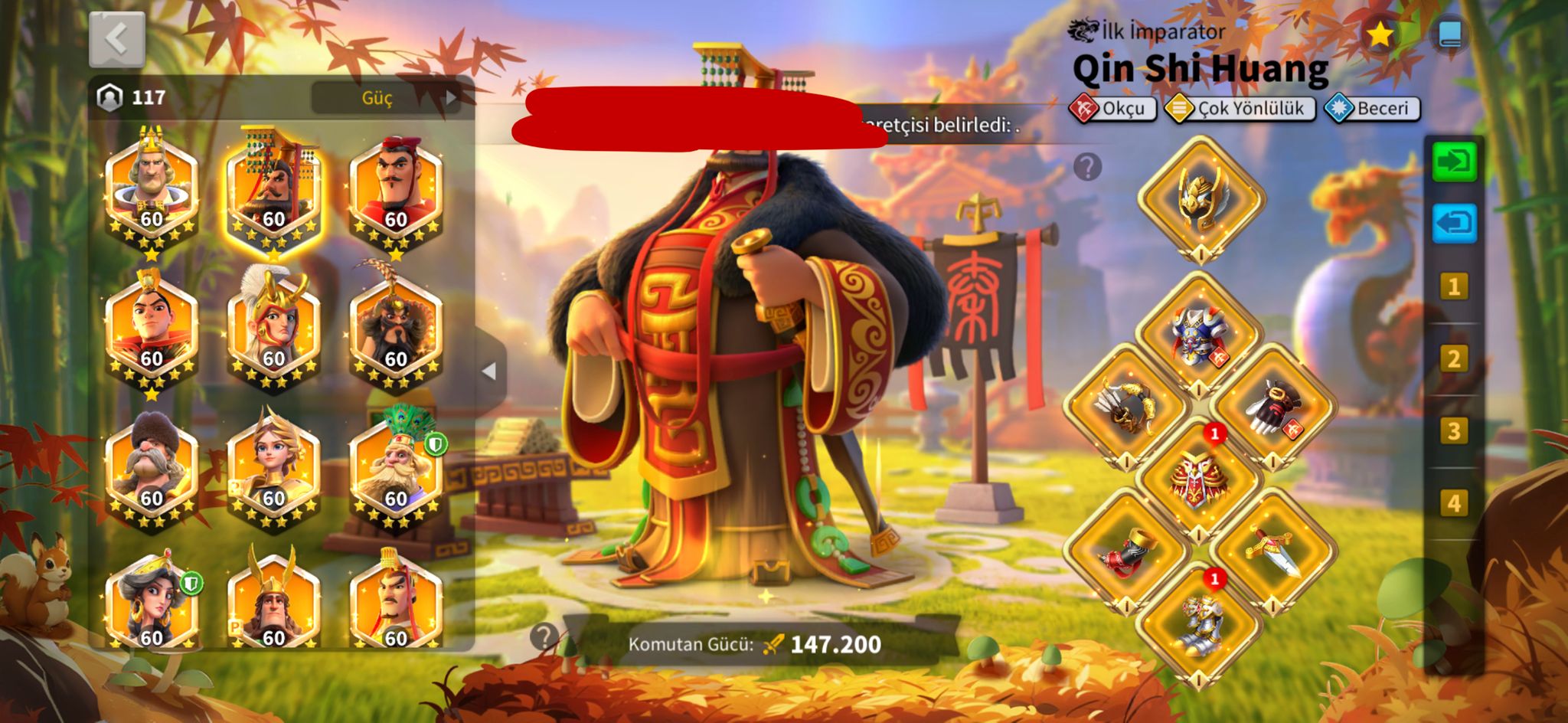Open the help icon beside Komutan Gücü

click(x=544, y=636)
